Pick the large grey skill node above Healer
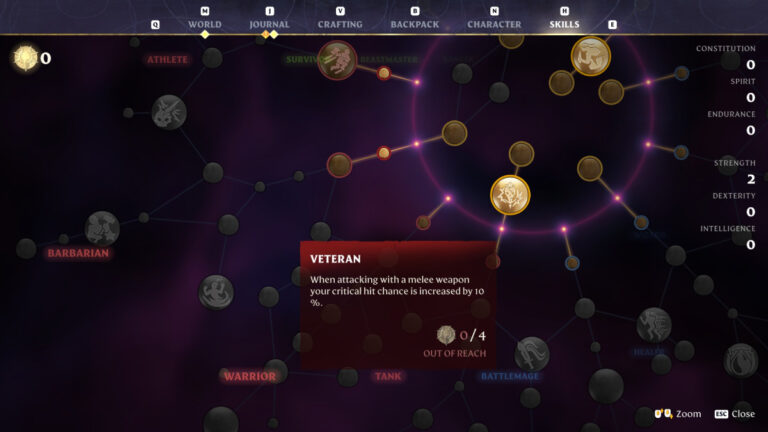The image size is (768, 432). (654, 324)
